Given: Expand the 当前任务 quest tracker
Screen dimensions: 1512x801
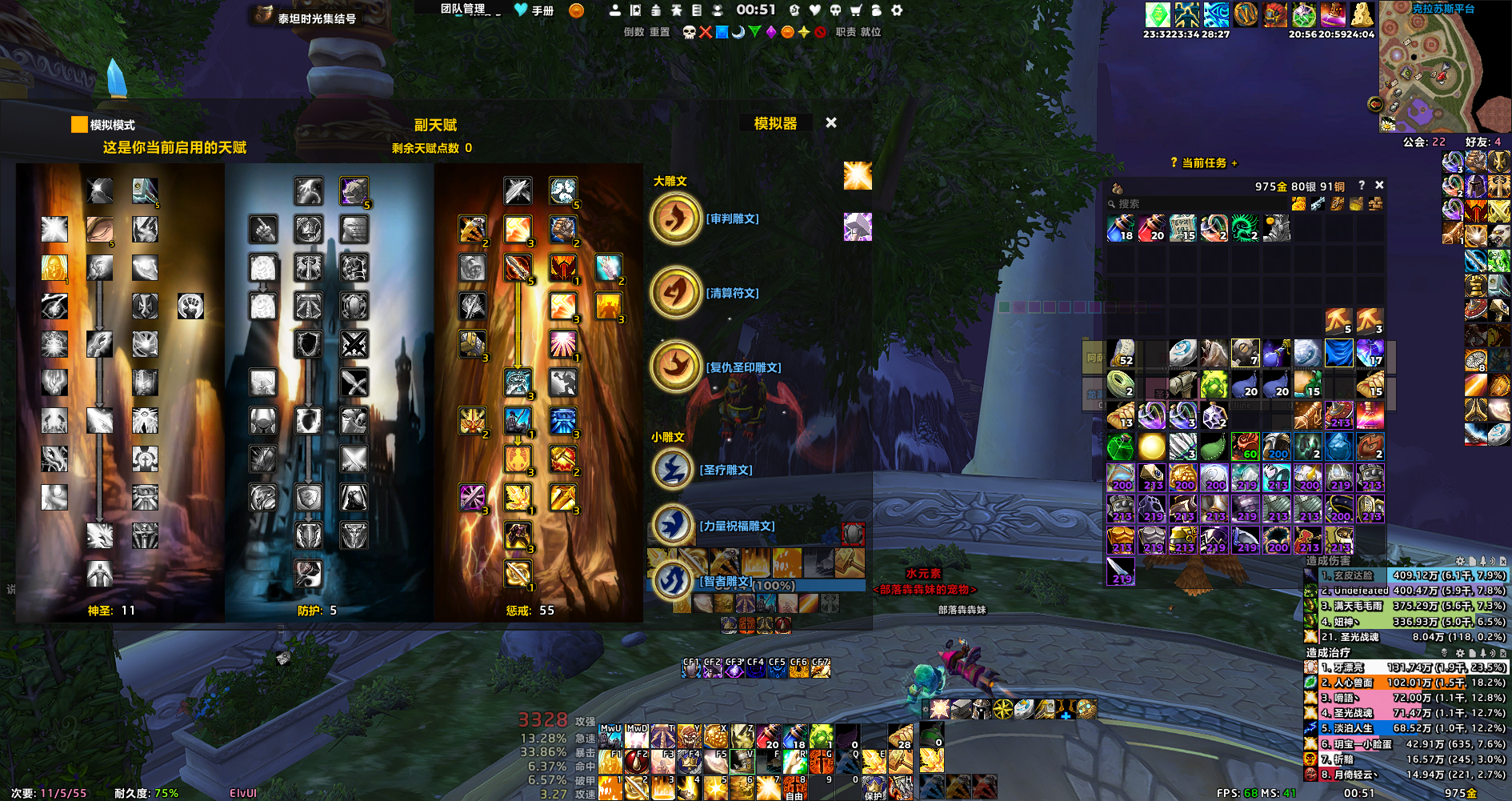Looking at the screenshot, I should (1204, 162).
